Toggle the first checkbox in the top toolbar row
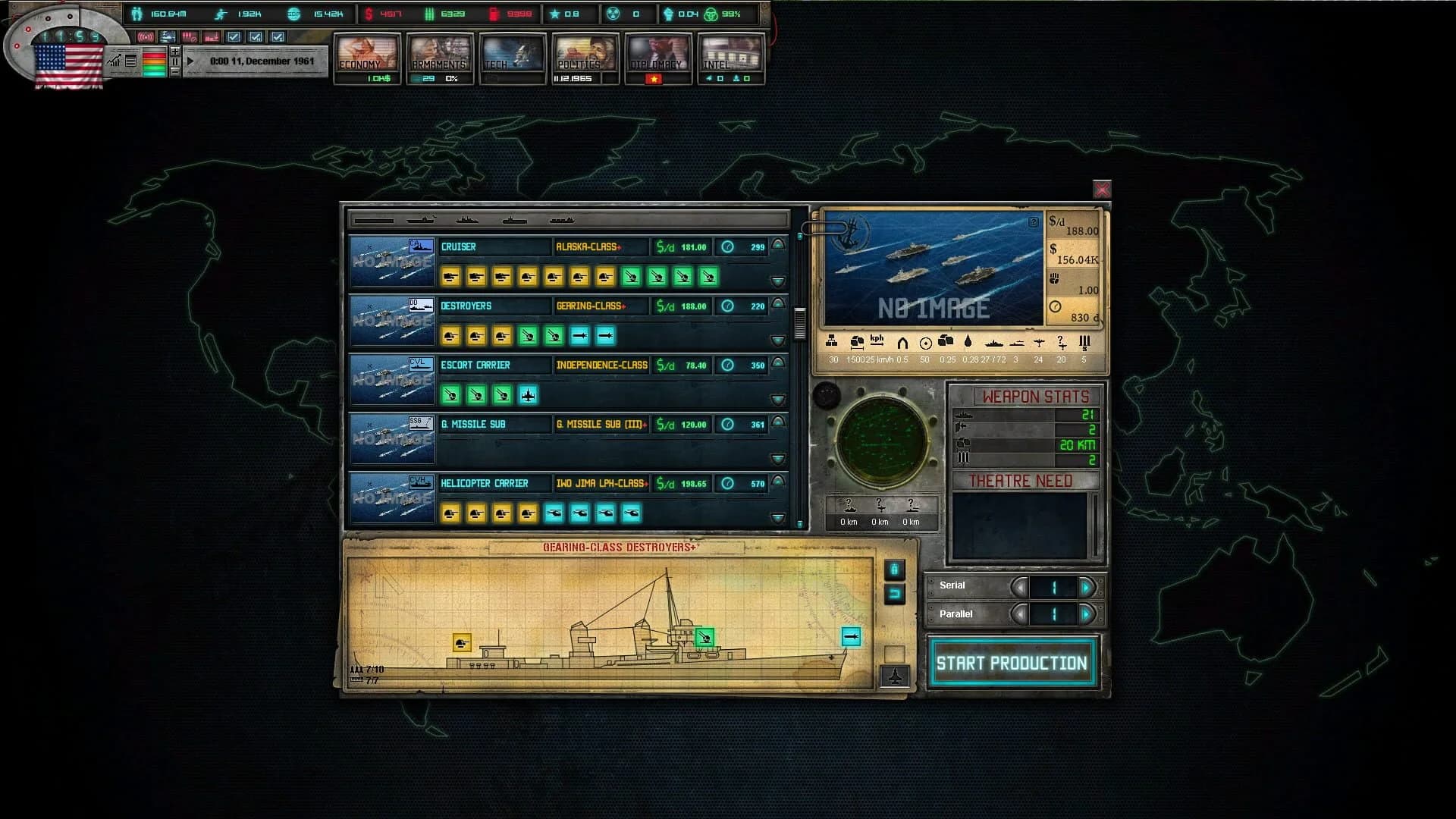The image size is (1456, 819). [234, 36]
